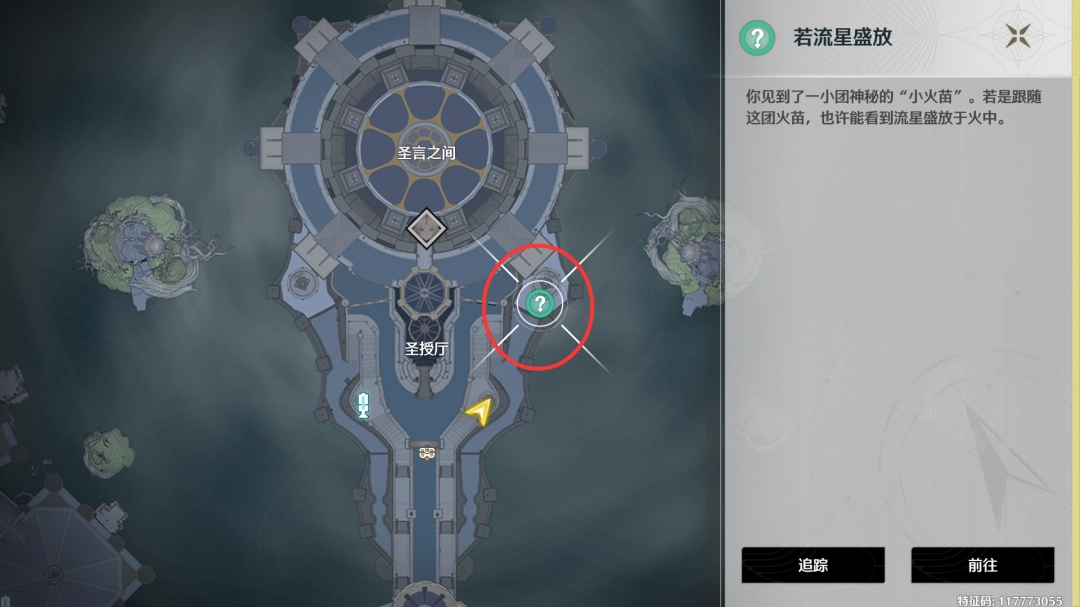Choose the 前往 go-to button

[982, 565]
